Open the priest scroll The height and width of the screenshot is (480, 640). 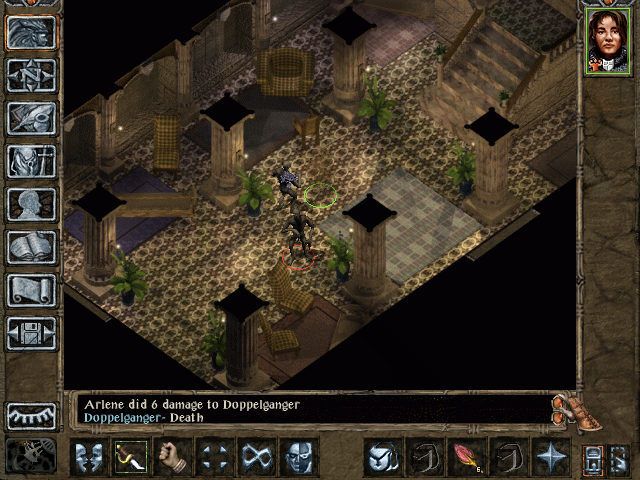coord(31,290)
